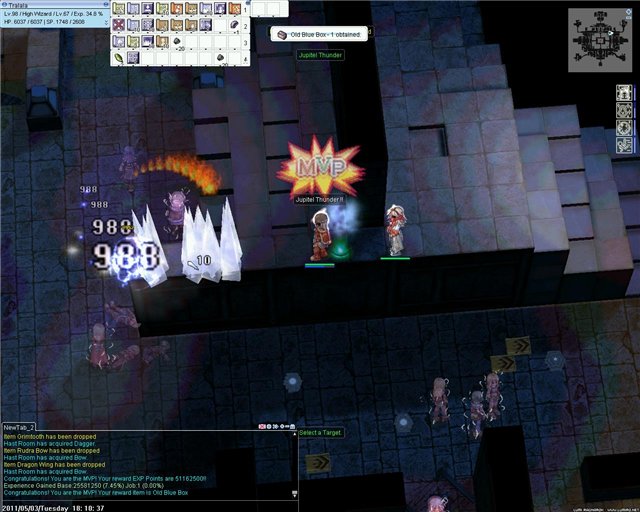640x512 pixels.
Task: Click the minimap zoom button
Action: pyautogui.click(x=629, y=13)
